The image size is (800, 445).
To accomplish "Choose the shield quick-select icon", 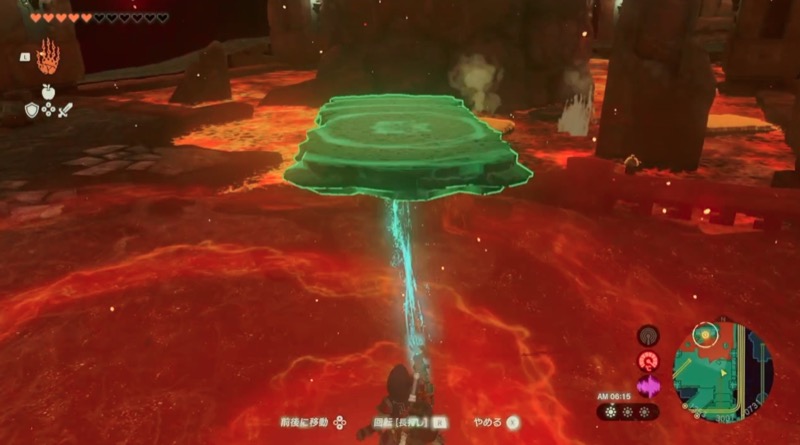I will click(x=31, y=111).
